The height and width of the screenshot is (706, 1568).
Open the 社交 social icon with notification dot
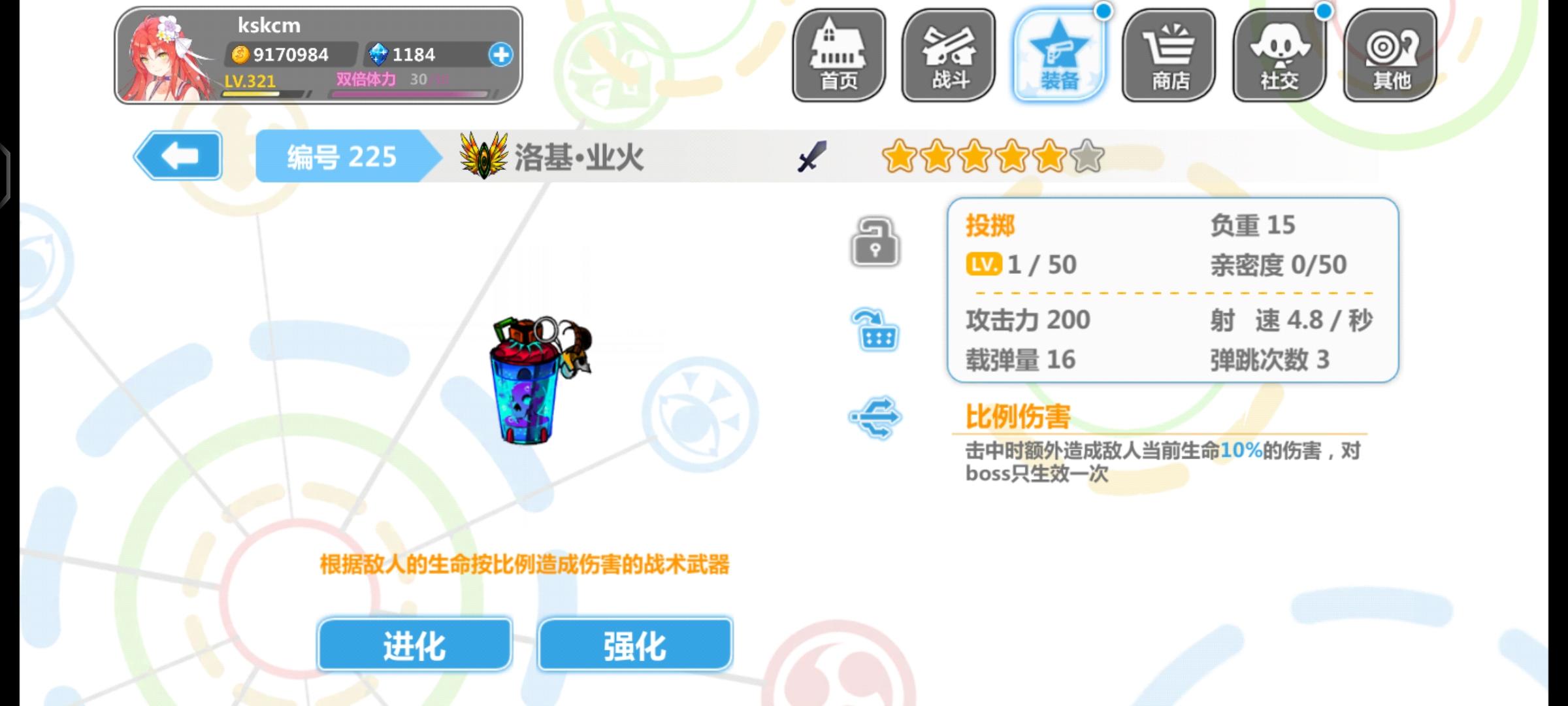[1279, 56]
